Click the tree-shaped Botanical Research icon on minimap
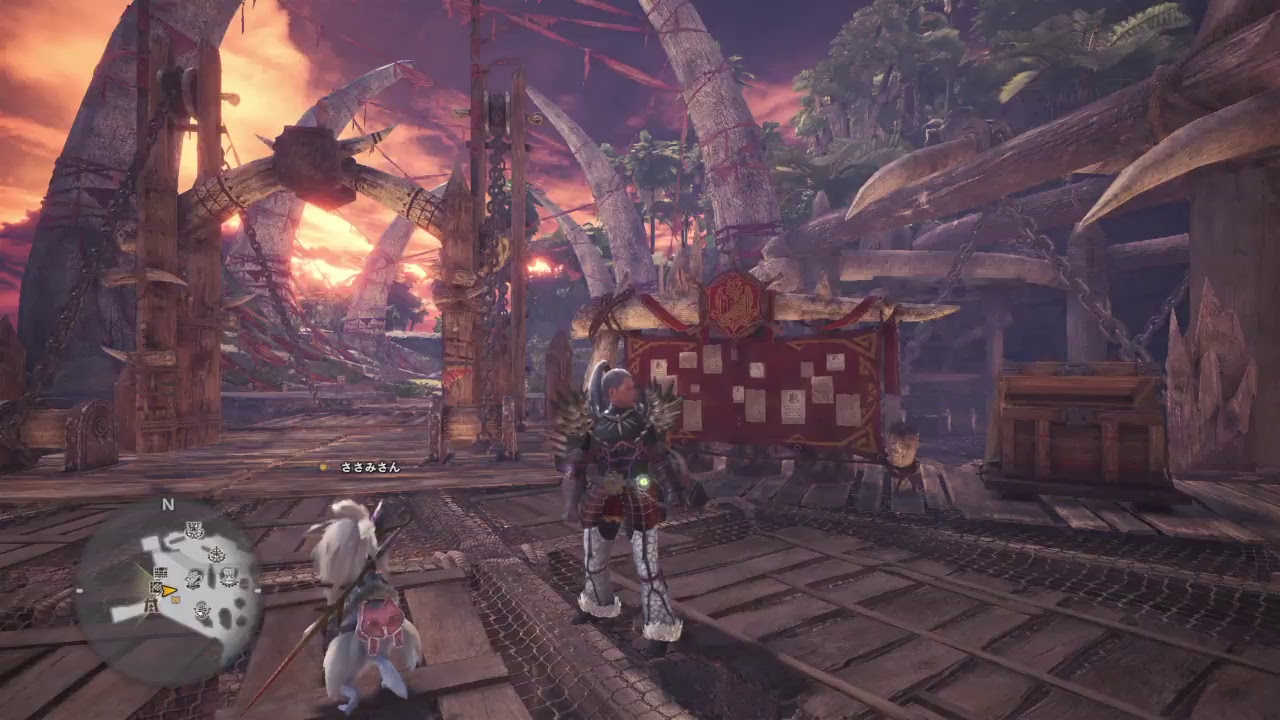 (x=216, y=554)
